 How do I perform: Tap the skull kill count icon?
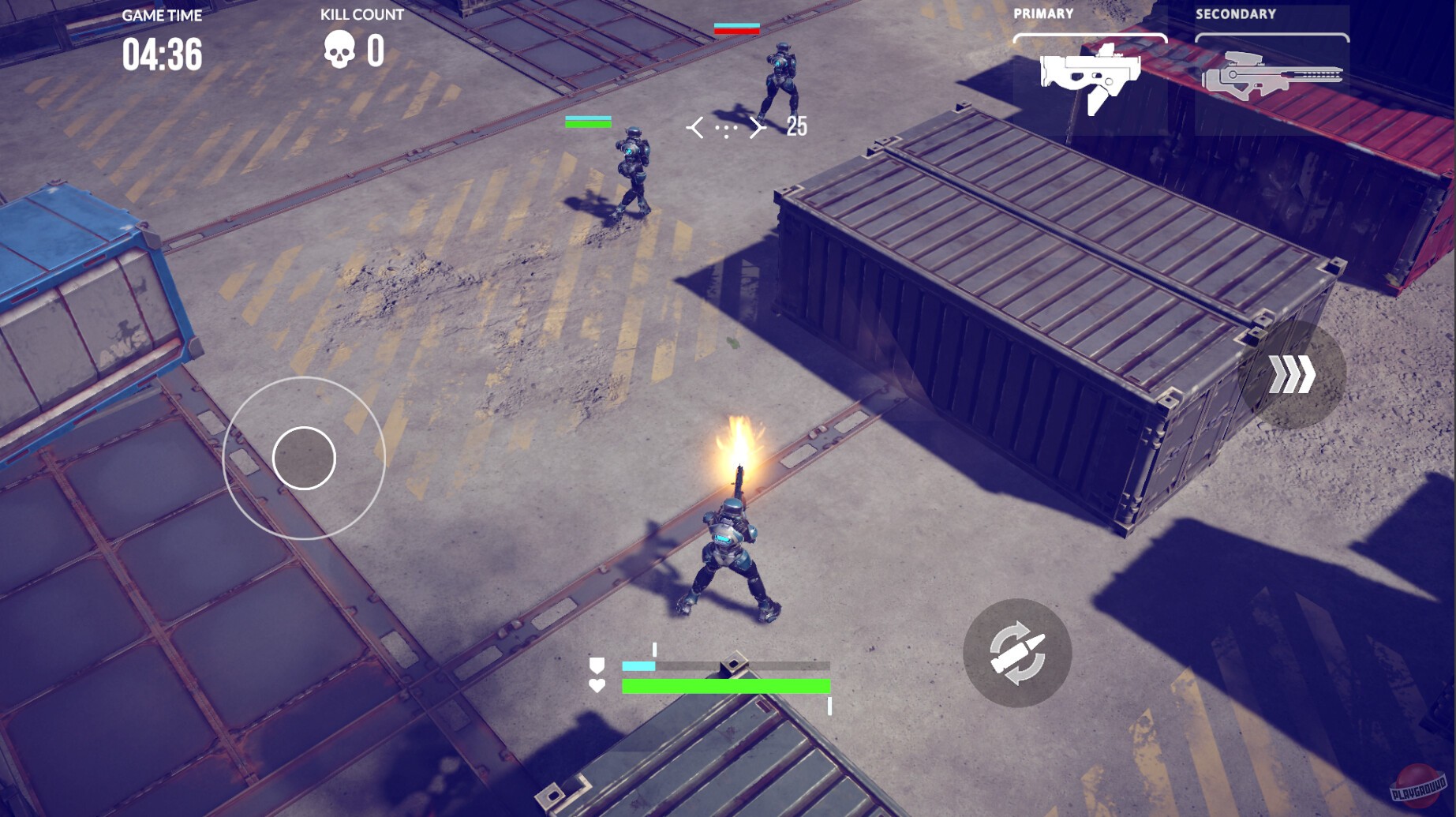339,49
